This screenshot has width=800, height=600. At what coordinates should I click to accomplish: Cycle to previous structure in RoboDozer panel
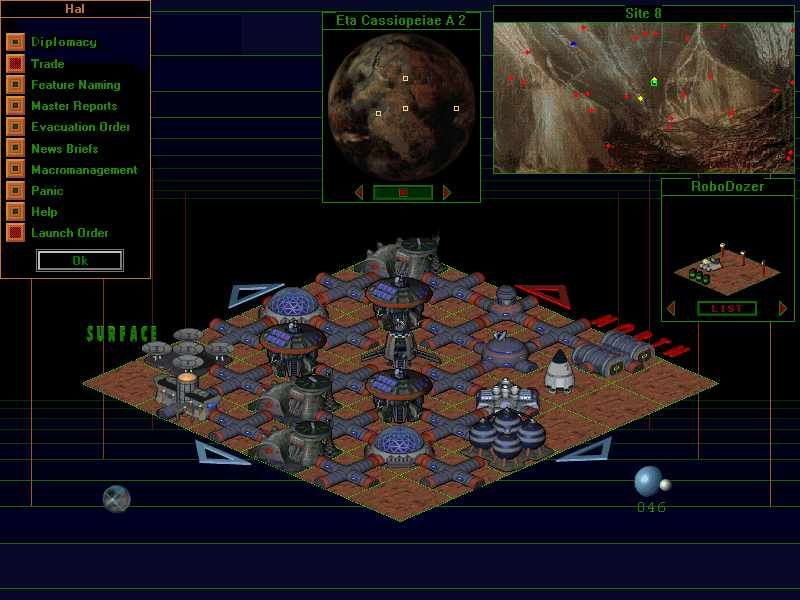(x=671, y=308)
